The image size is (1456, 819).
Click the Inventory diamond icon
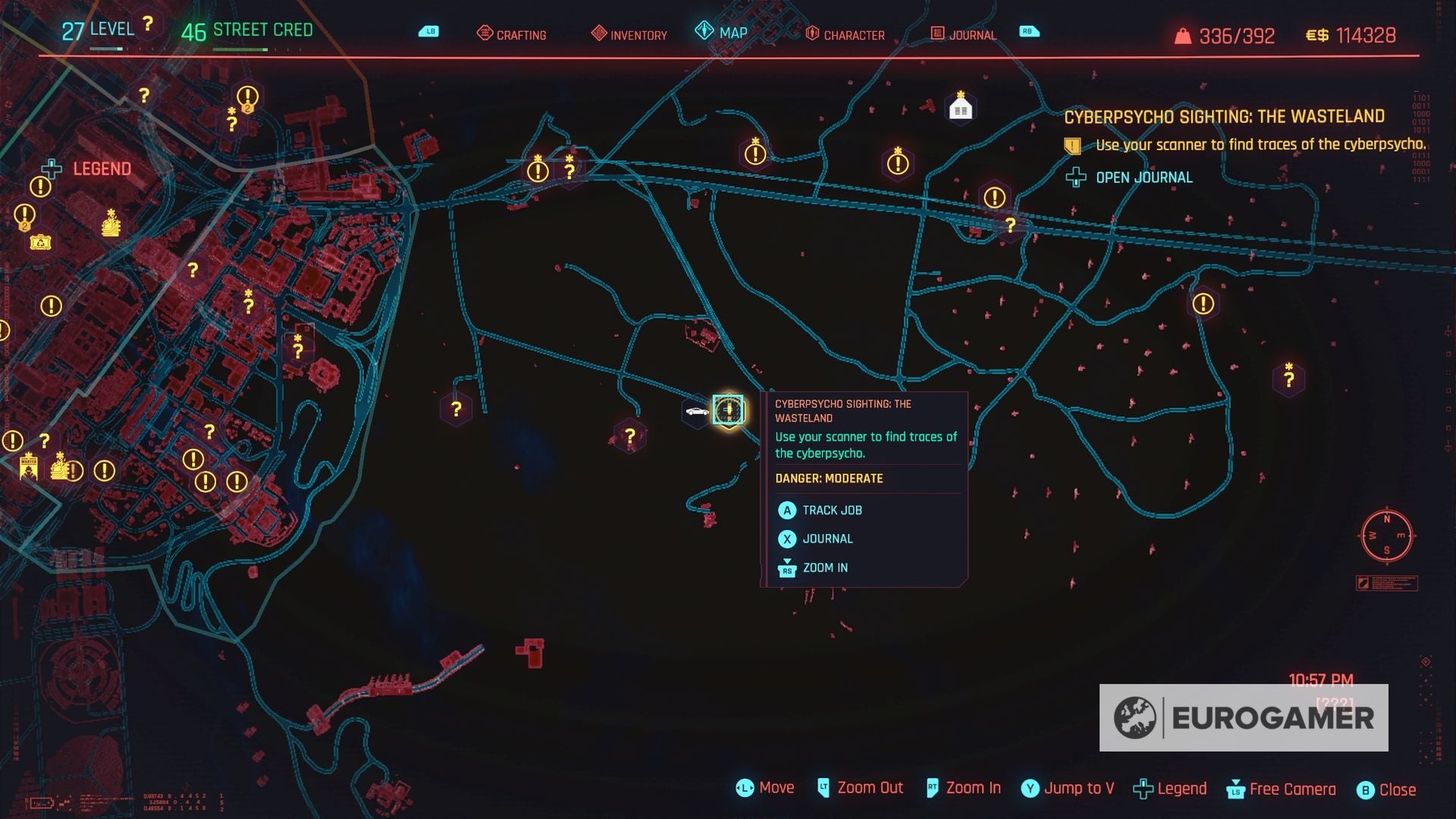(599, 33)
